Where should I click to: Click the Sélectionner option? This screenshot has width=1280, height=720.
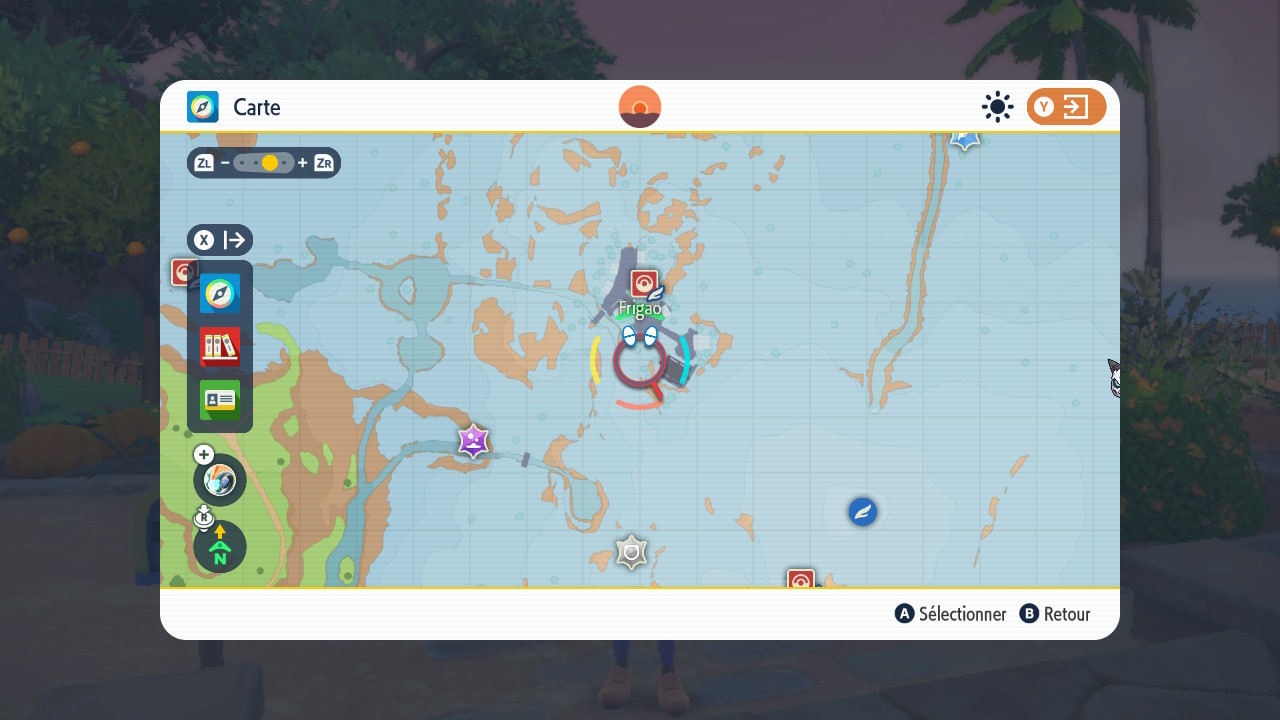click(x=951, y=614)
